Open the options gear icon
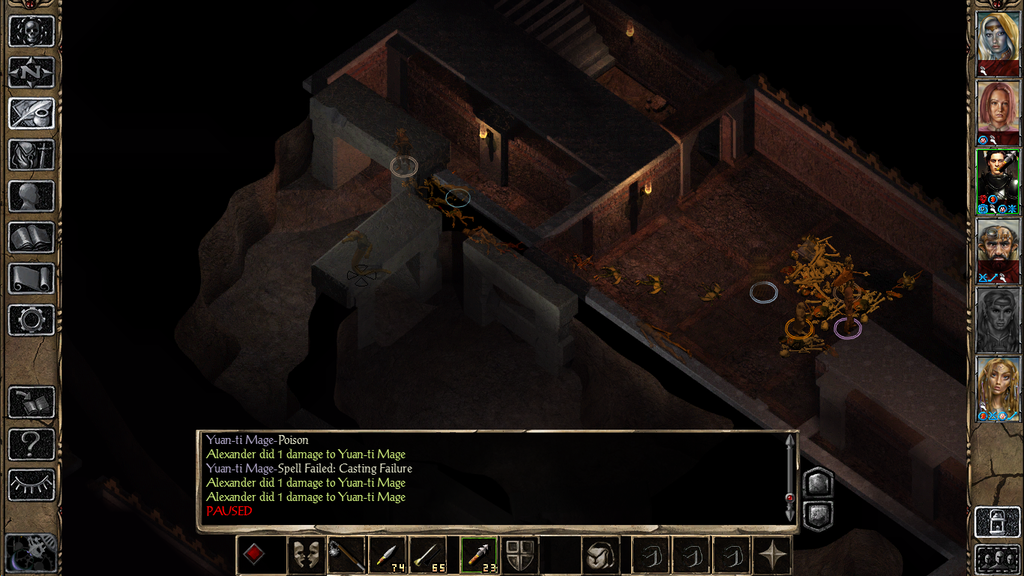1024x576 pixels. 31,320
